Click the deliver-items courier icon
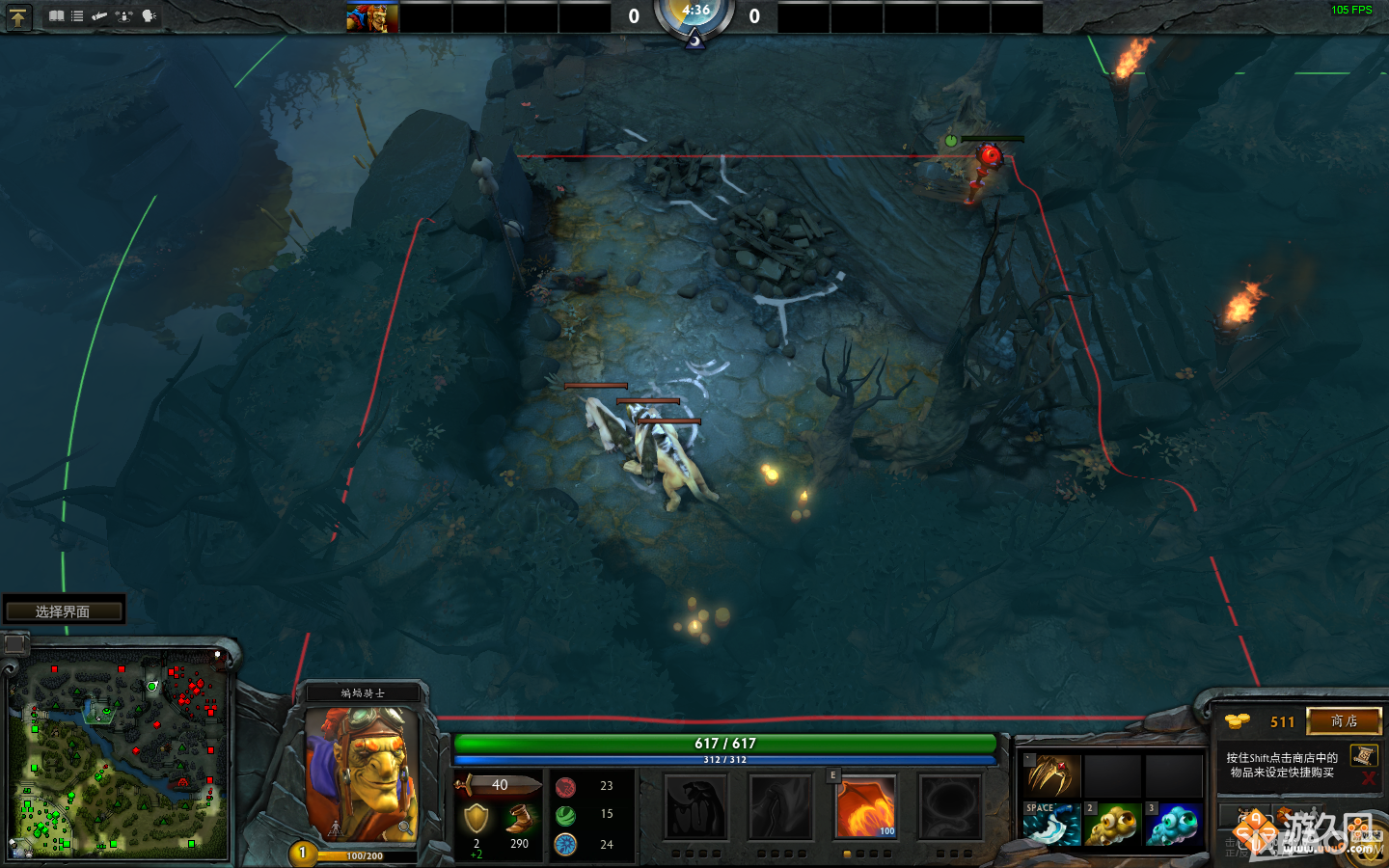Viewport: 1389px width, 868px height. pyautogui.click(x=123, y=16)
